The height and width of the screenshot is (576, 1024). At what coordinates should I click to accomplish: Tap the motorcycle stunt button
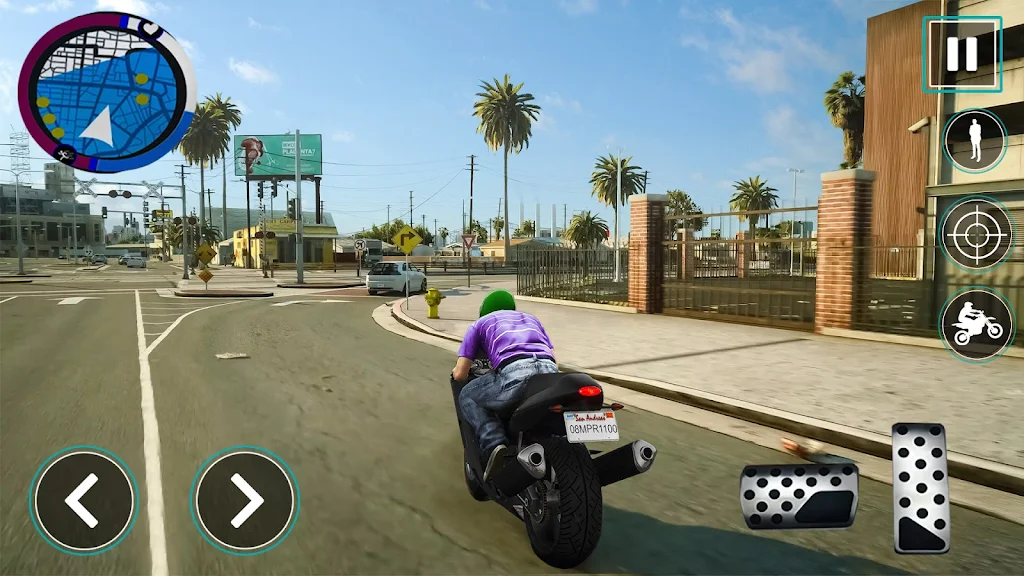tap(976, 325)
